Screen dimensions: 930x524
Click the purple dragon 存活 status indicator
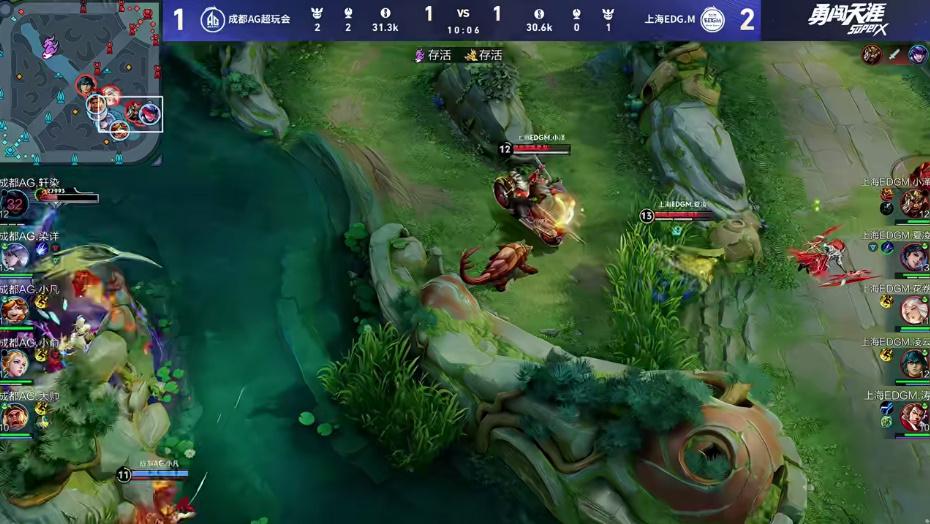pyautogui.click(x=432, y=55)
